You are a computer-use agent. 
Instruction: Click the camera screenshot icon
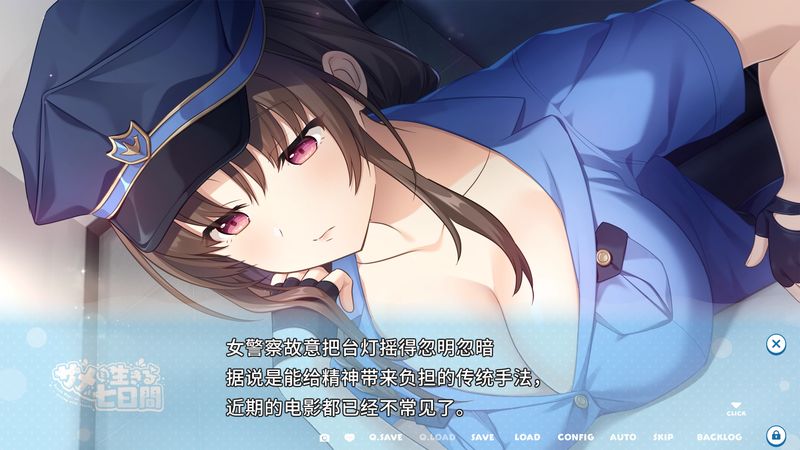325,437
